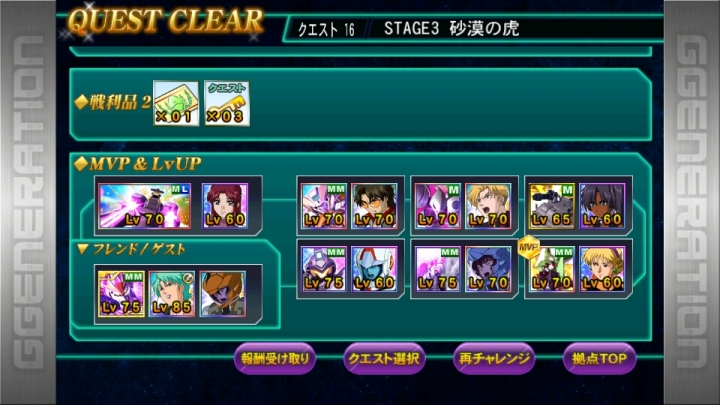The height and width of the screenshot is (405, 720).
Task: Choose 再チャレンジ to retry the stage
Action: (494, 357)
